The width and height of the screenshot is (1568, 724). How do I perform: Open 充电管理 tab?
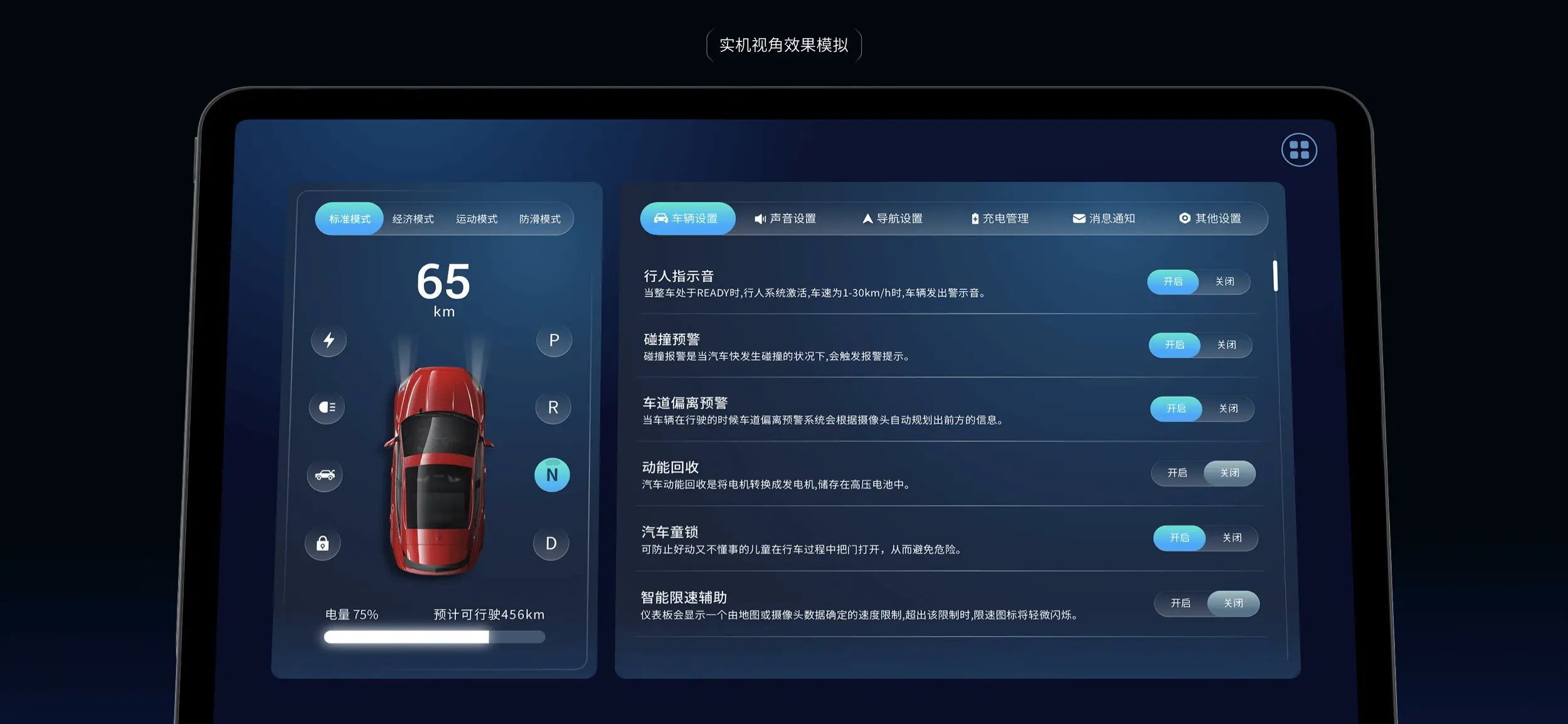pos(1000,218)
